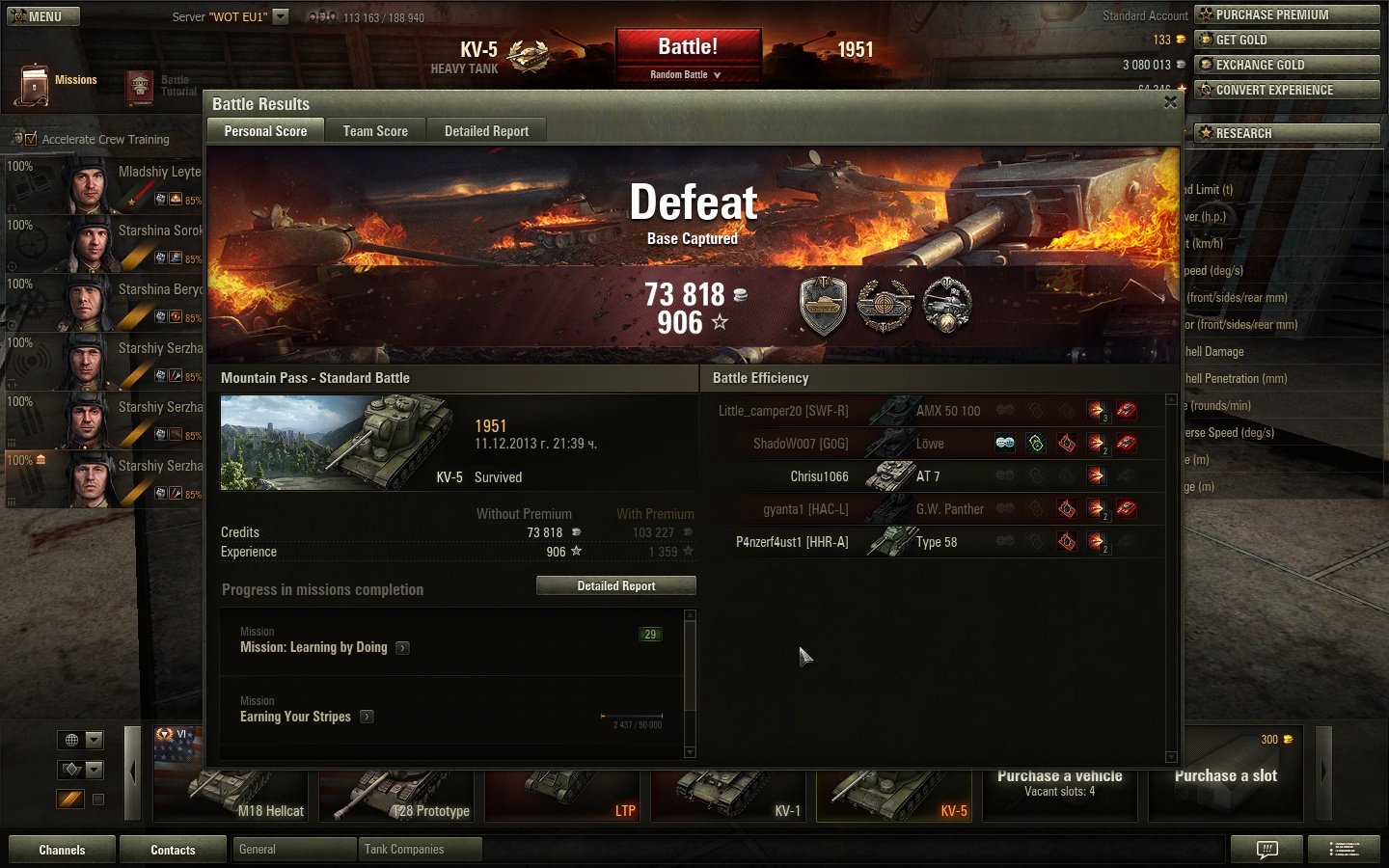The height and width of the screenshot is (868, 1389).
Task: Open the Detailed Report tab
Action: click(x=486, y=131)
